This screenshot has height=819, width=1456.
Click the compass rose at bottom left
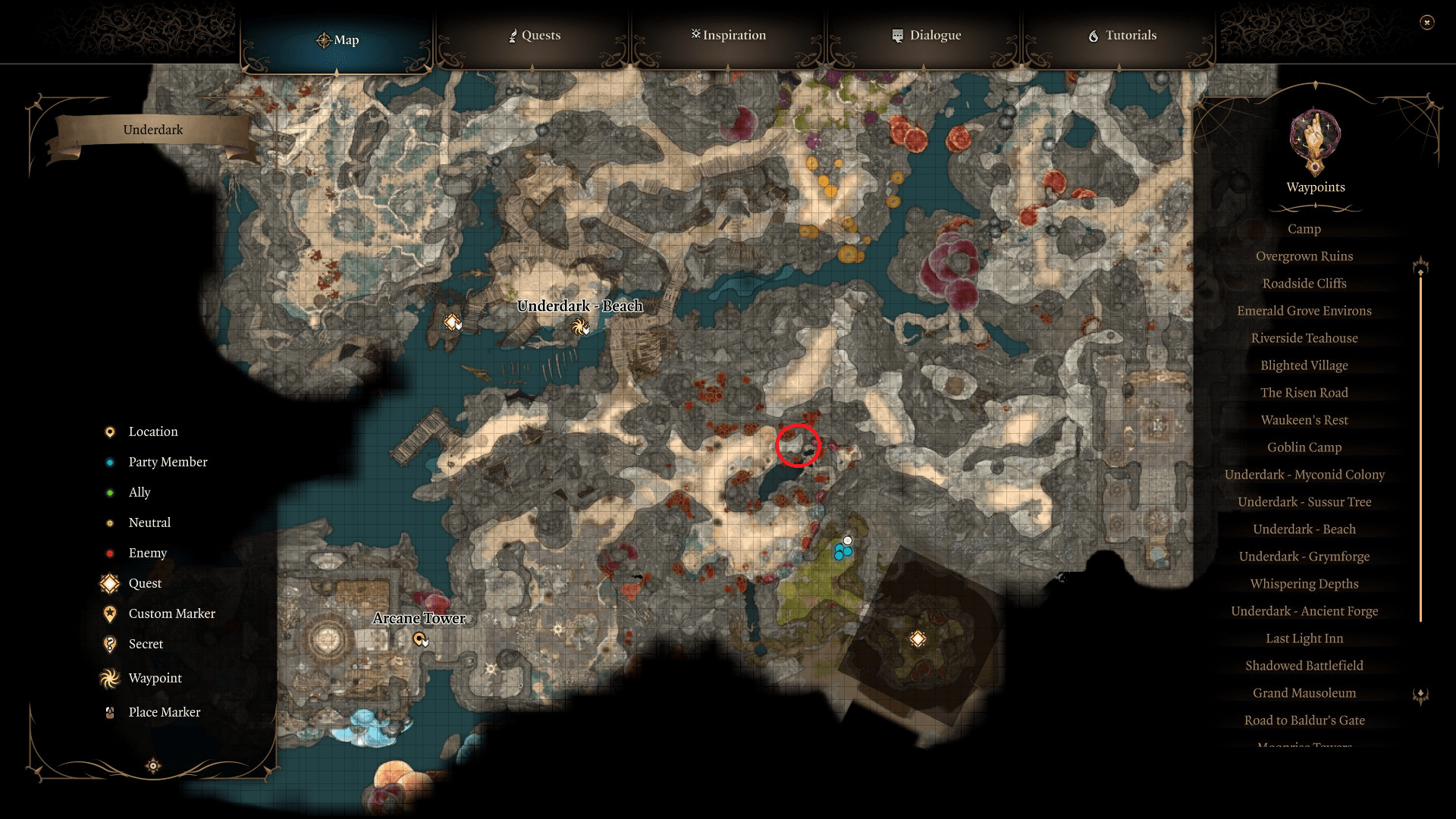152,767
